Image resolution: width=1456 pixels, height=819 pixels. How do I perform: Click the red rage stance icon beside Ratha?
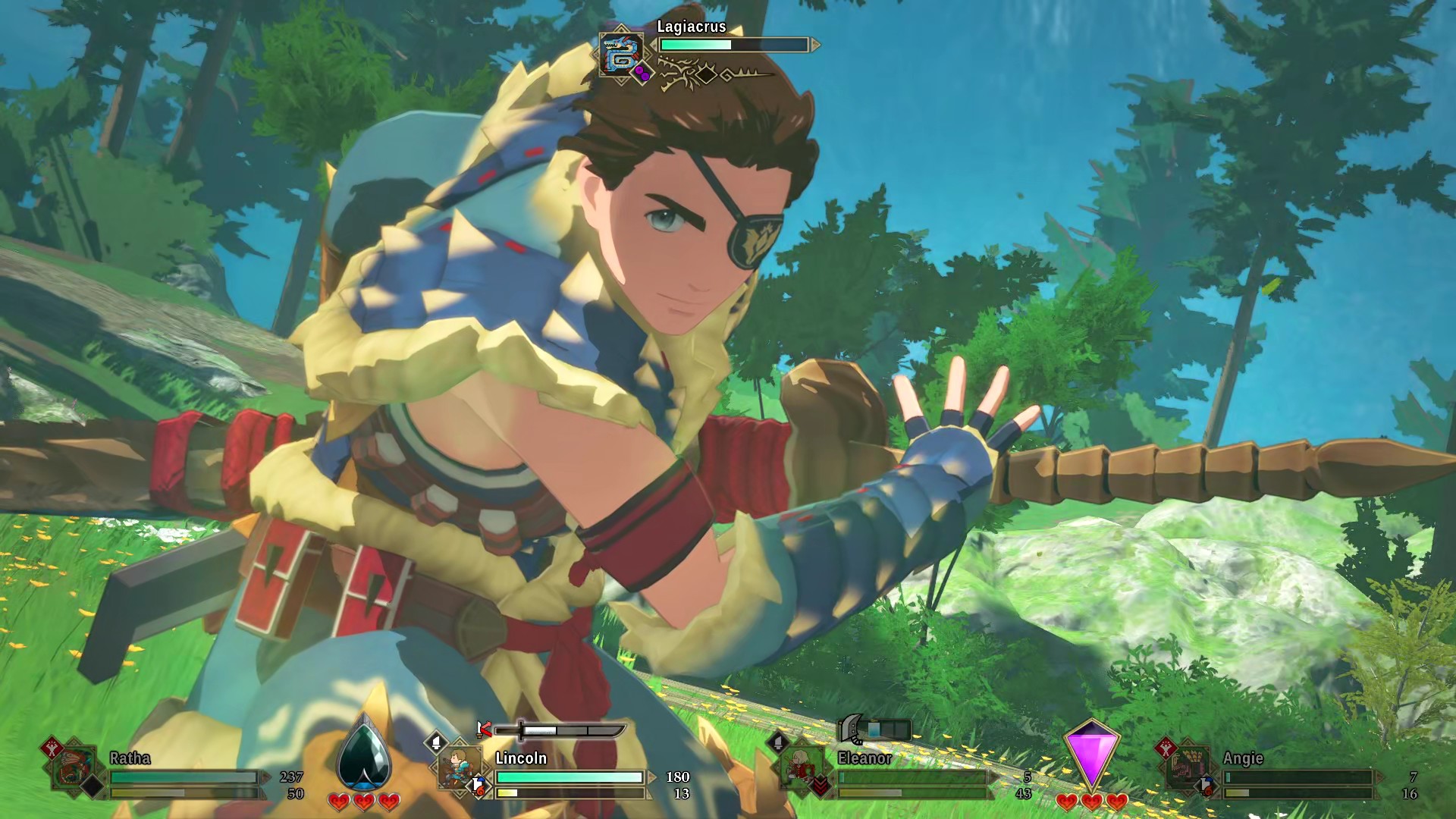click(x=50, y=749)
